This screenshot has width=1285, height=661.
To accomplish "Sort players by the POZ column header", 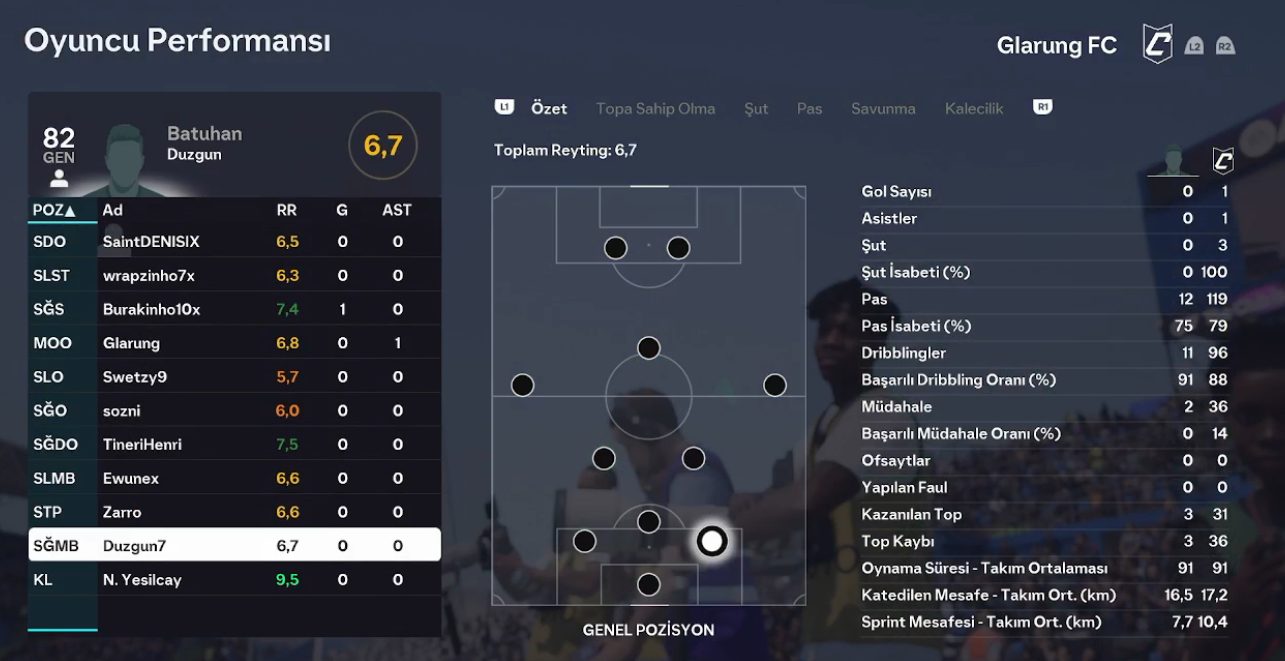I will 54,210.
